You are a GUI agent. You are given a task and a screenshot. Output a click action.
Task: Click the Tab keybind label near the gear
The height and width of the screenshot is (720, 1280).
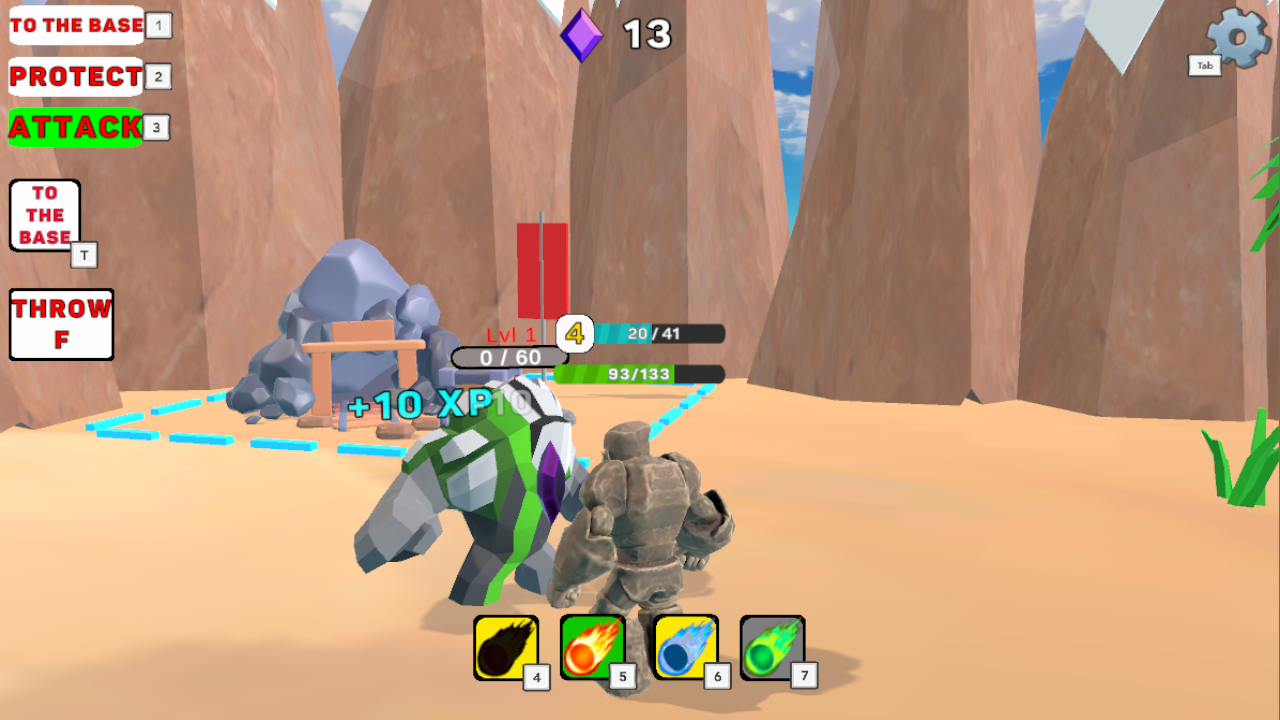coord(1204,64)
